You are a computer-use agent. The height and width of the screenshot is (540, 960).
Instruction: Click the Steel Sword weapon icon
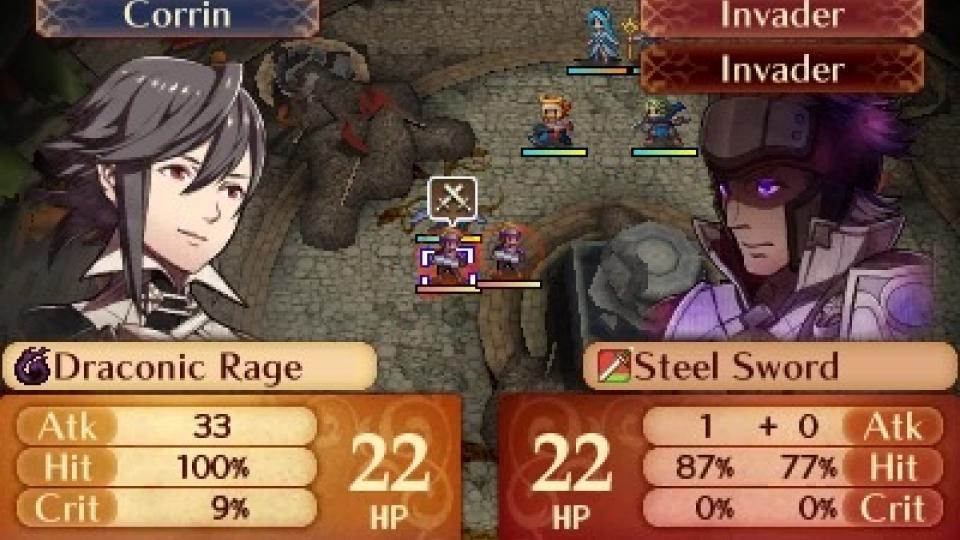[x=612, y=368]
